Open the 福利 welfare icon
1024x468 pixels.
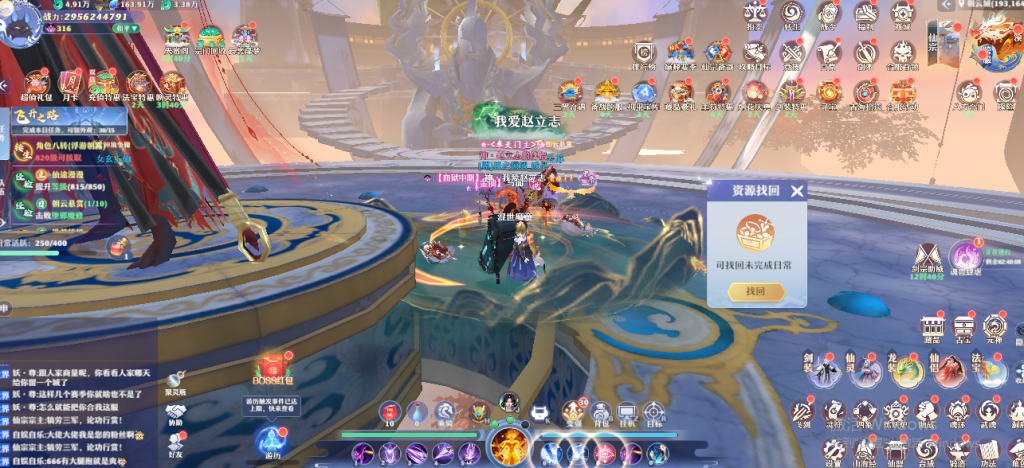(867, 14)
